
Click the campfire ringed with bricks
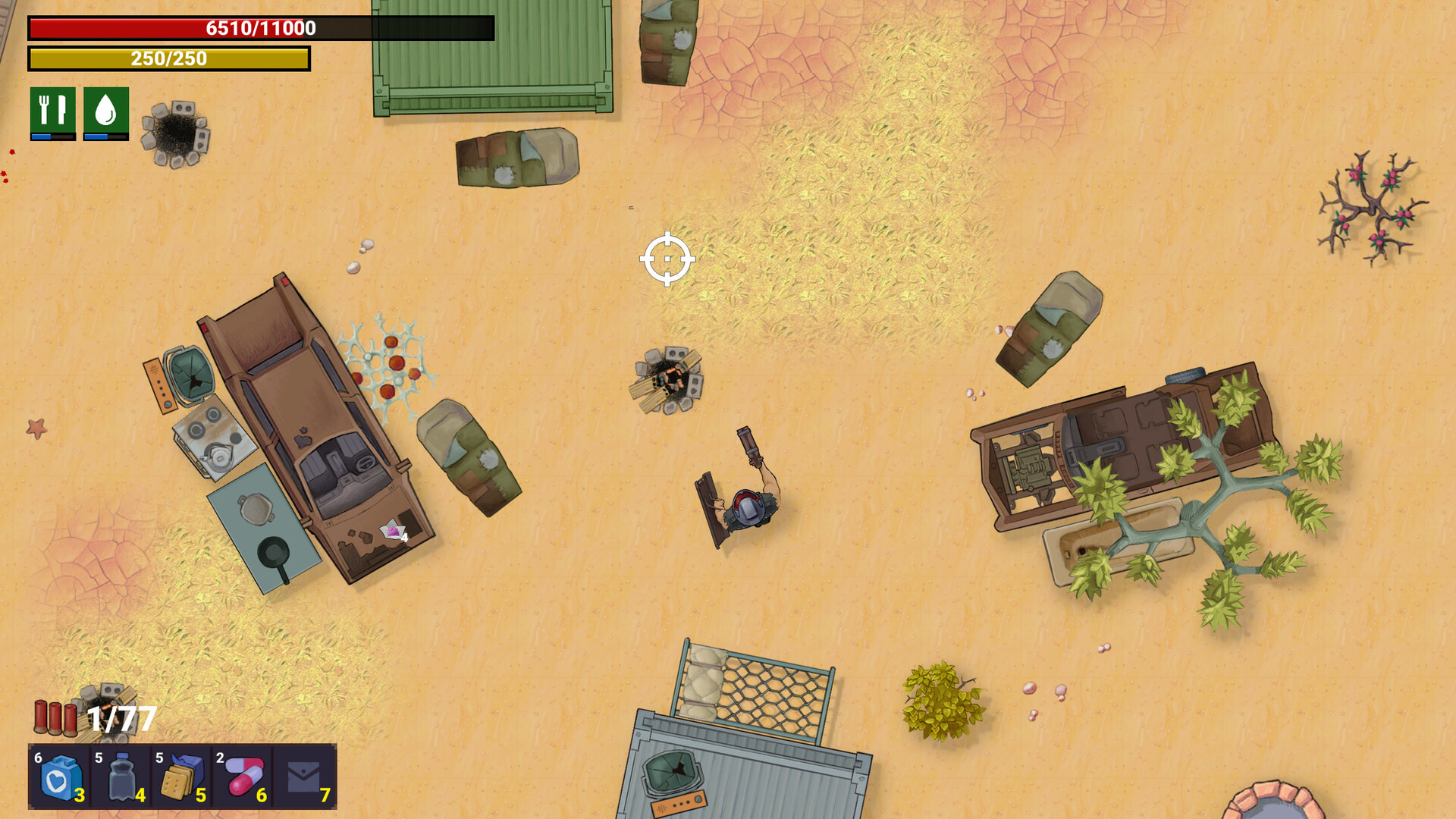[x=667, y=379]
